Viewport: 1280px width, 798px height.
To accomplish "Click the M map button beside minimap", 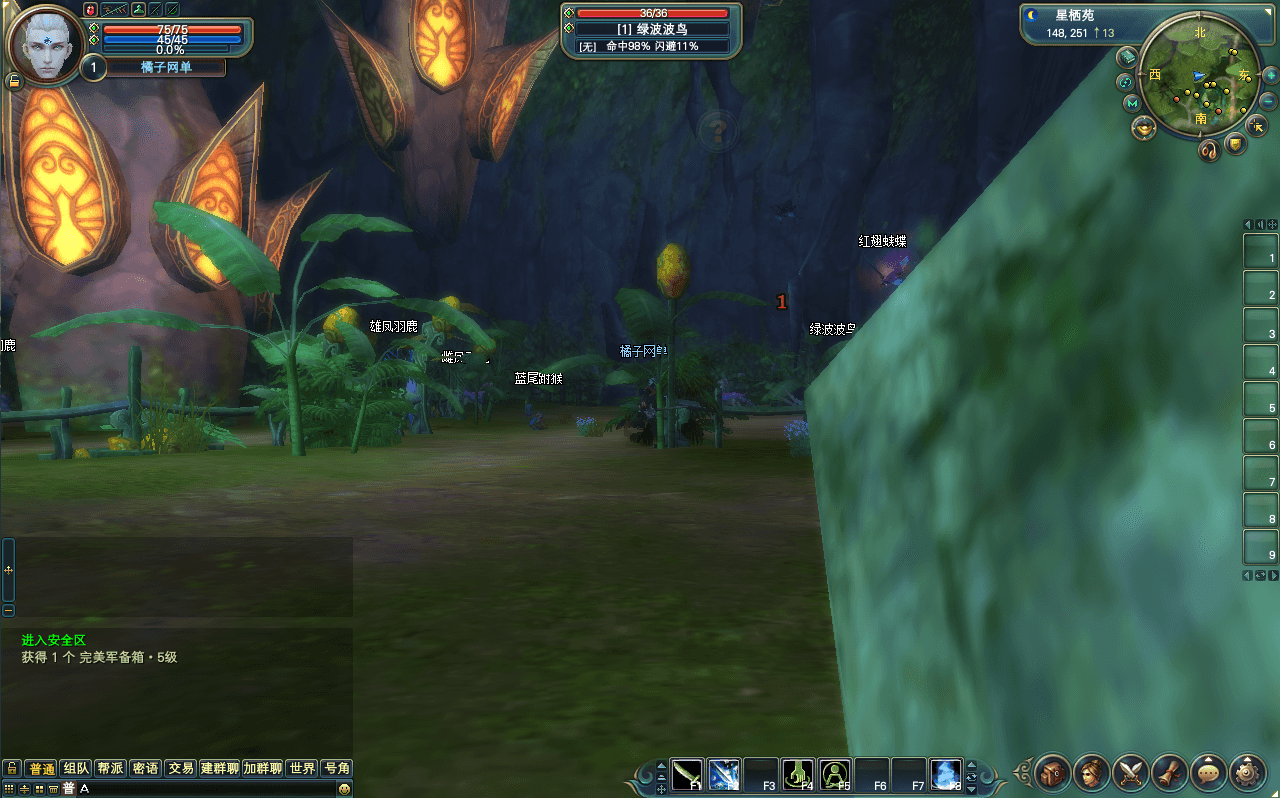I will click(1131, 103).
